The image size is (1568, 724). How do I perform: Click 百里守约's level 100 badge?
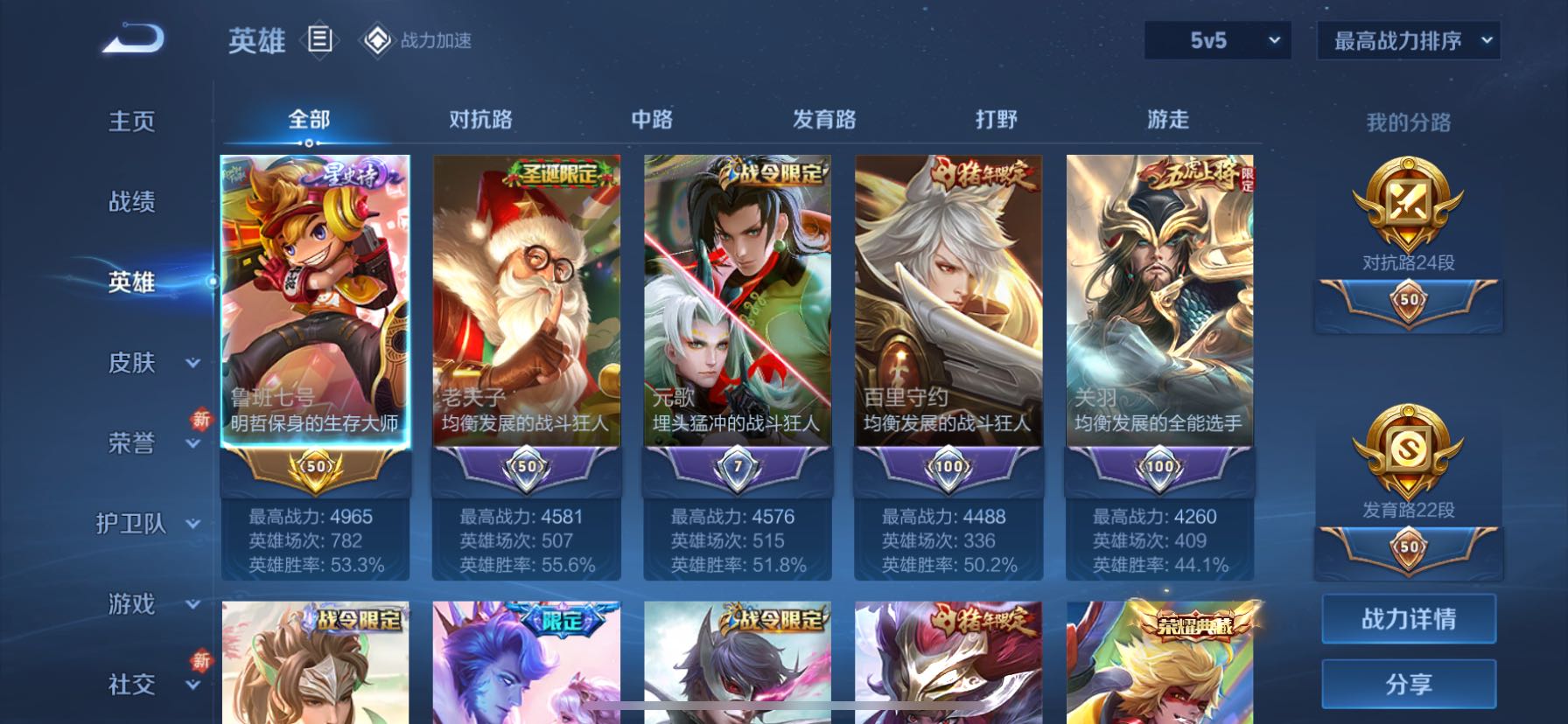[x=948, y=466]
